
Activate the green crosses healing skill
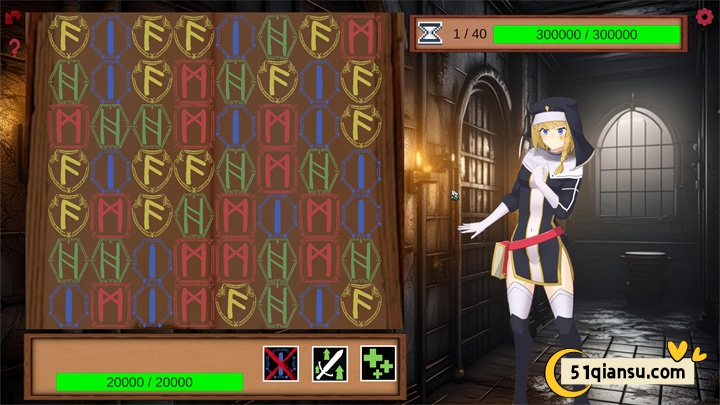(x=378, y=362)
